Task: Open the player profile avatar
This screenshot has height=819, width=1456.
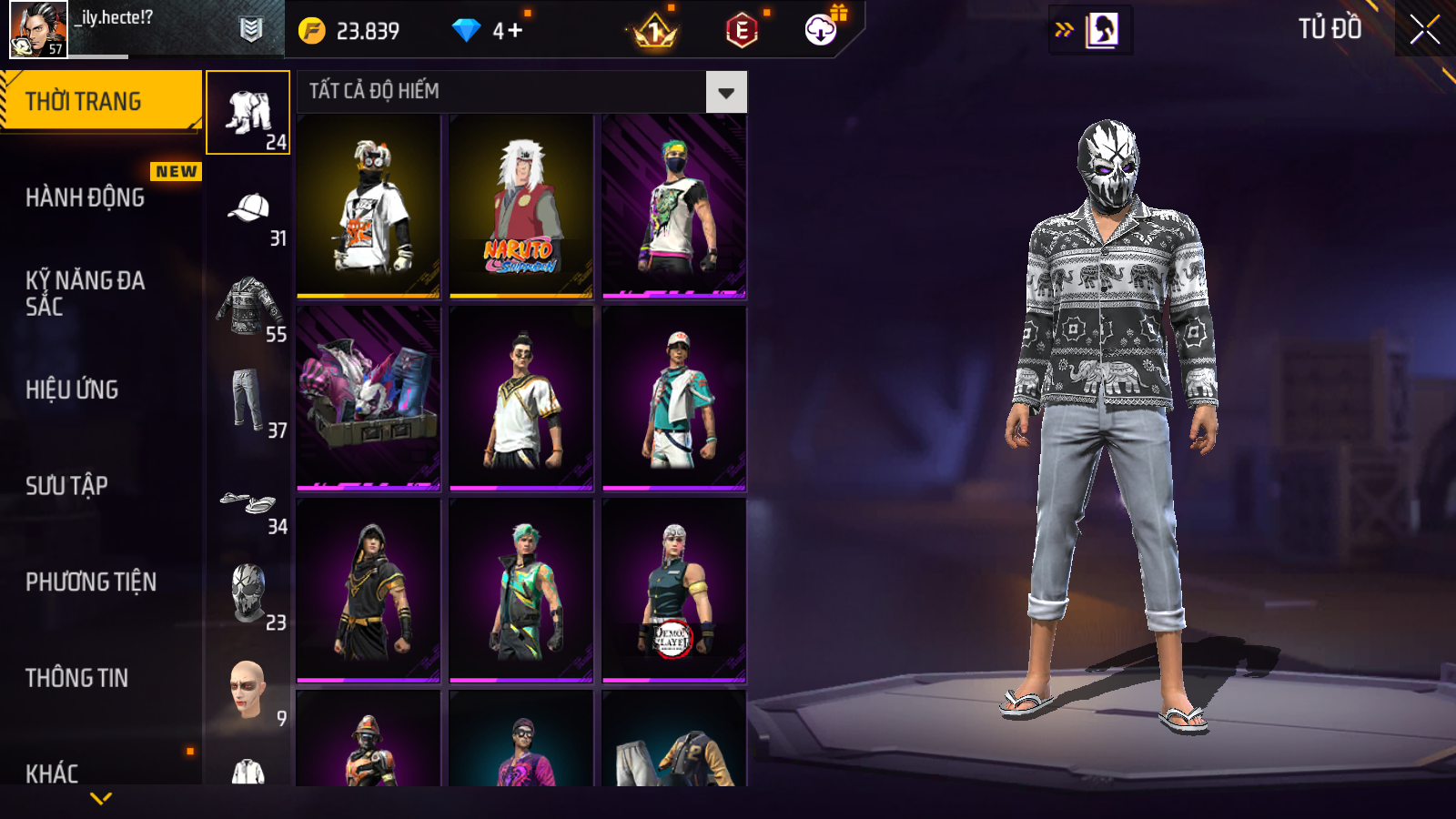Action: click(x=38, y=29)
